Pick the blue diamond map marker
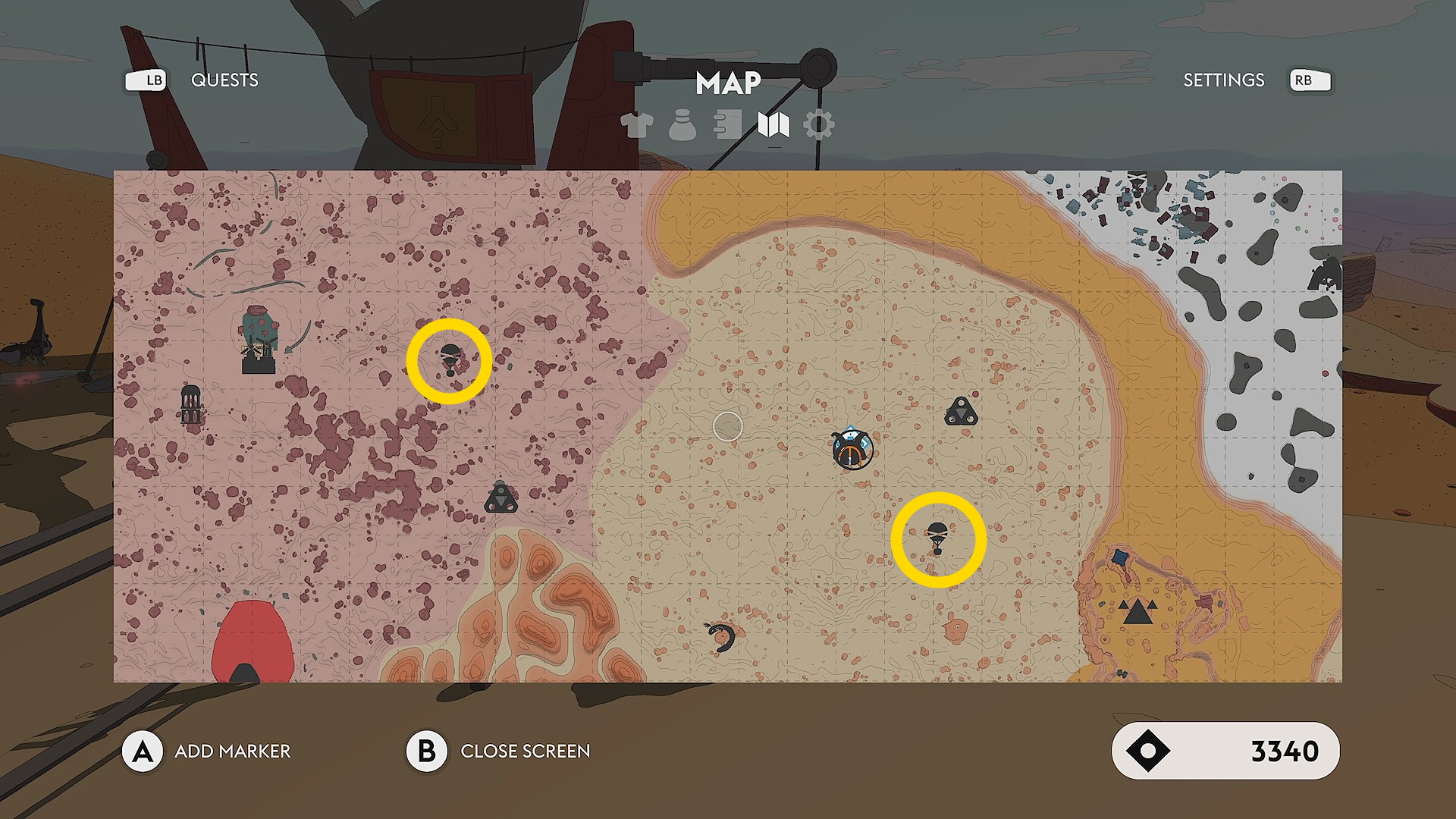The height and width of the screenshot is (819, 1456). 1120,558
